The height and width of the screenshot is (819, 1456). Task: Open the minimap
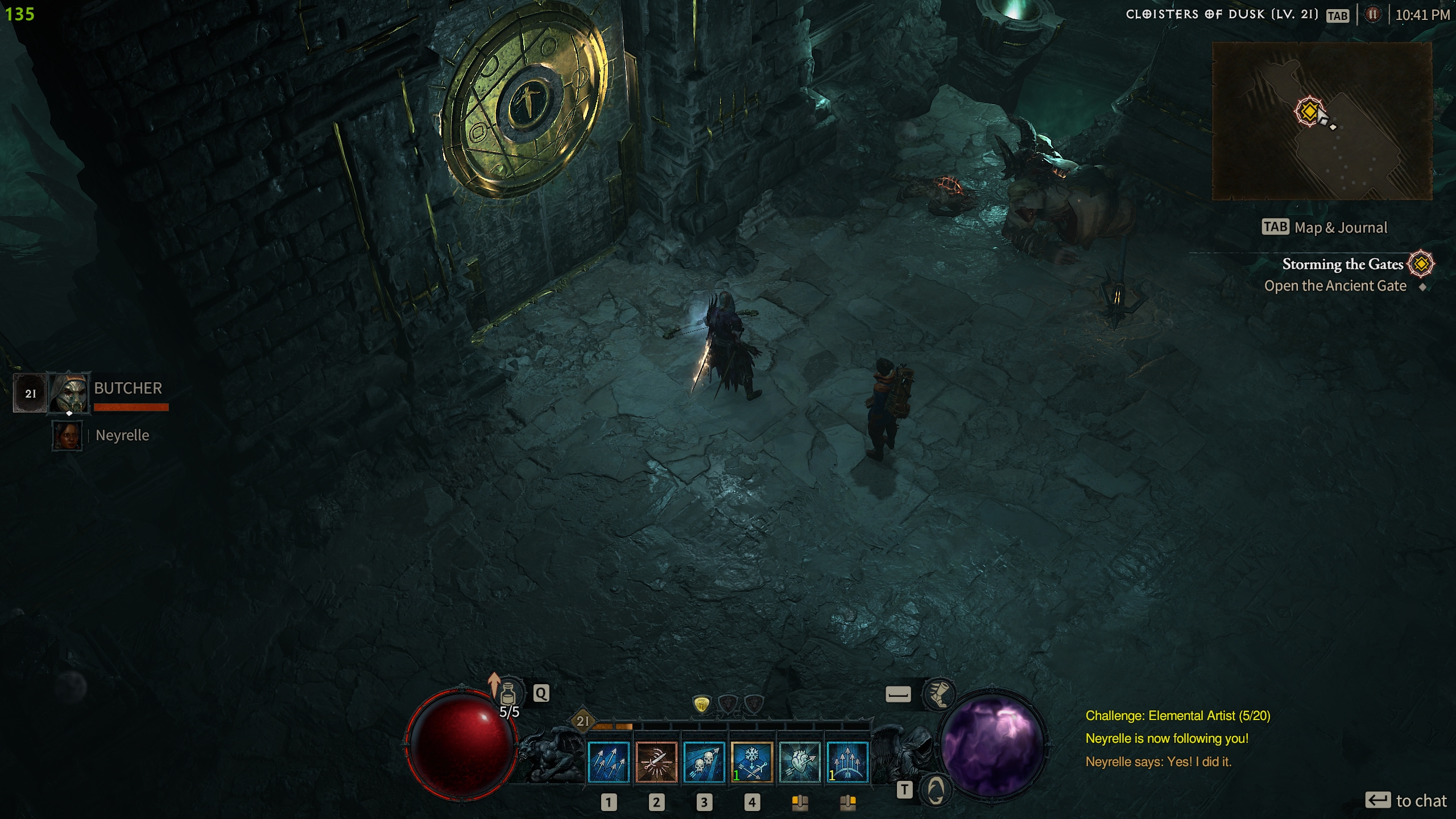point(1322,121)
